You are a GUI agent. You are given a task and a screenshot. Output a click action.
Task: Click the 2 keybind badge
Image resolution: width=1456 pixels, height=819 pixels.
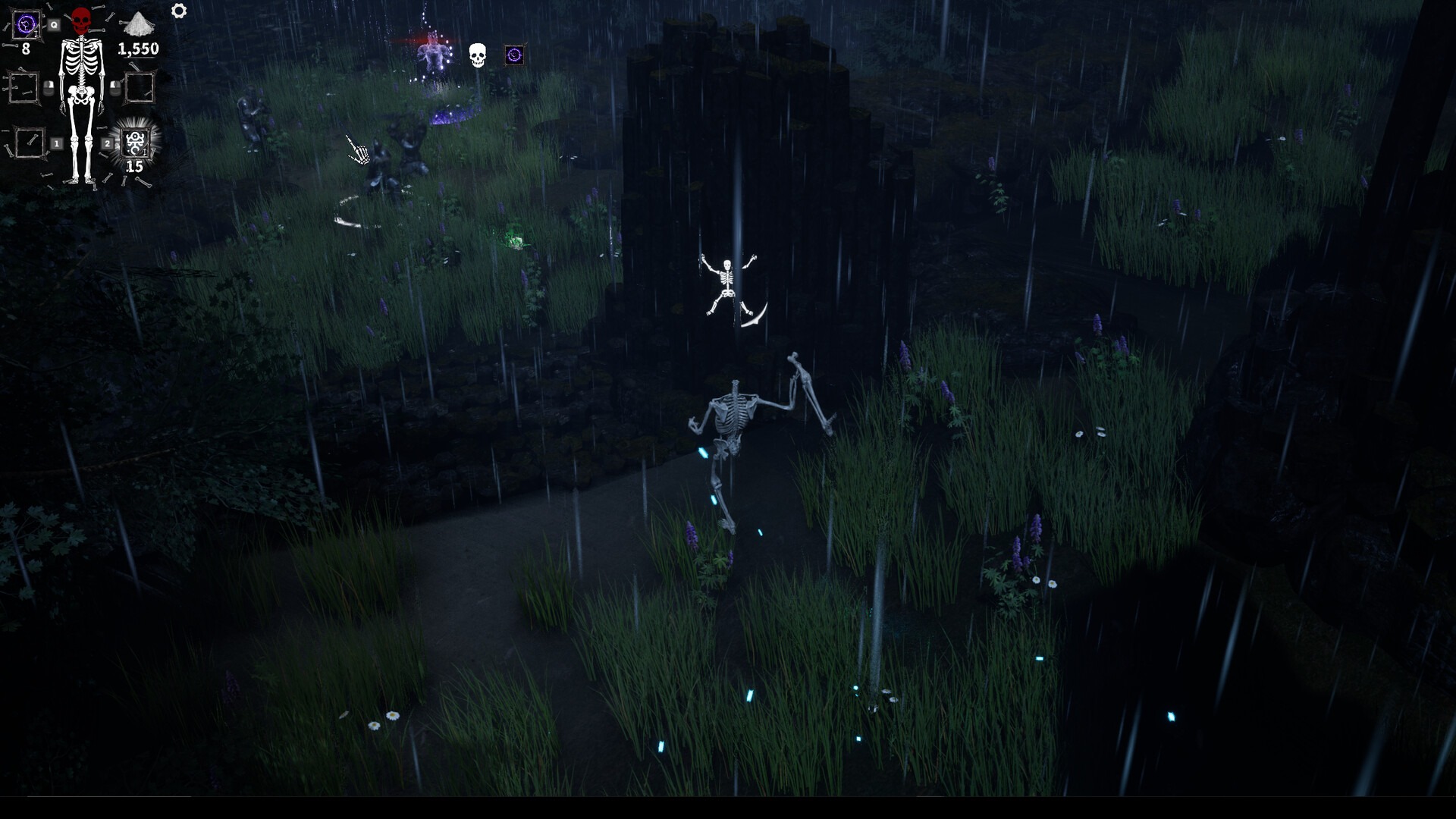[x=108, y=143]
